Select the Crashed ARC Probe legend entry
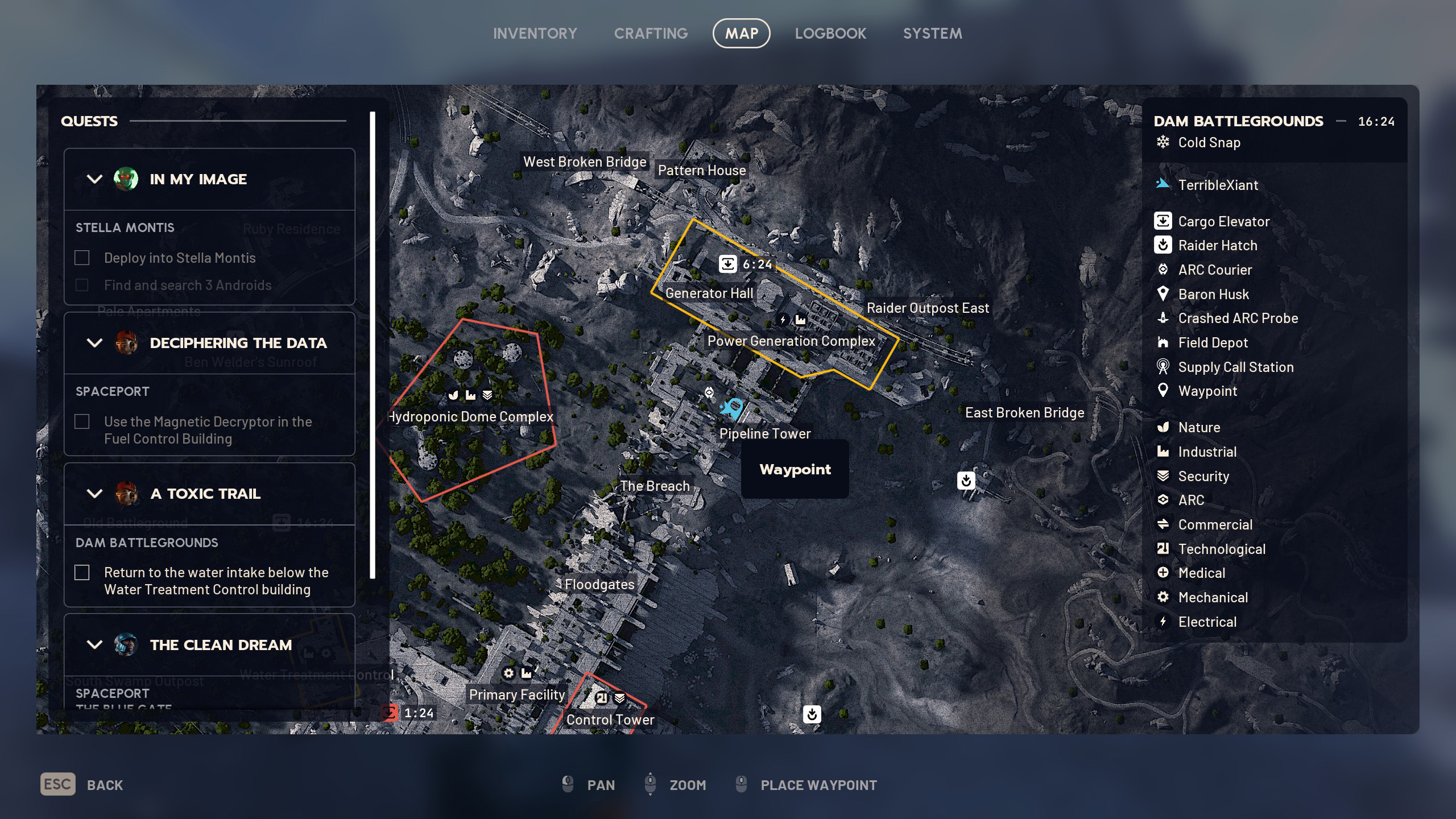This screenshot has height=819, width=1456. pyautogui.click(x=1238, y=318)
